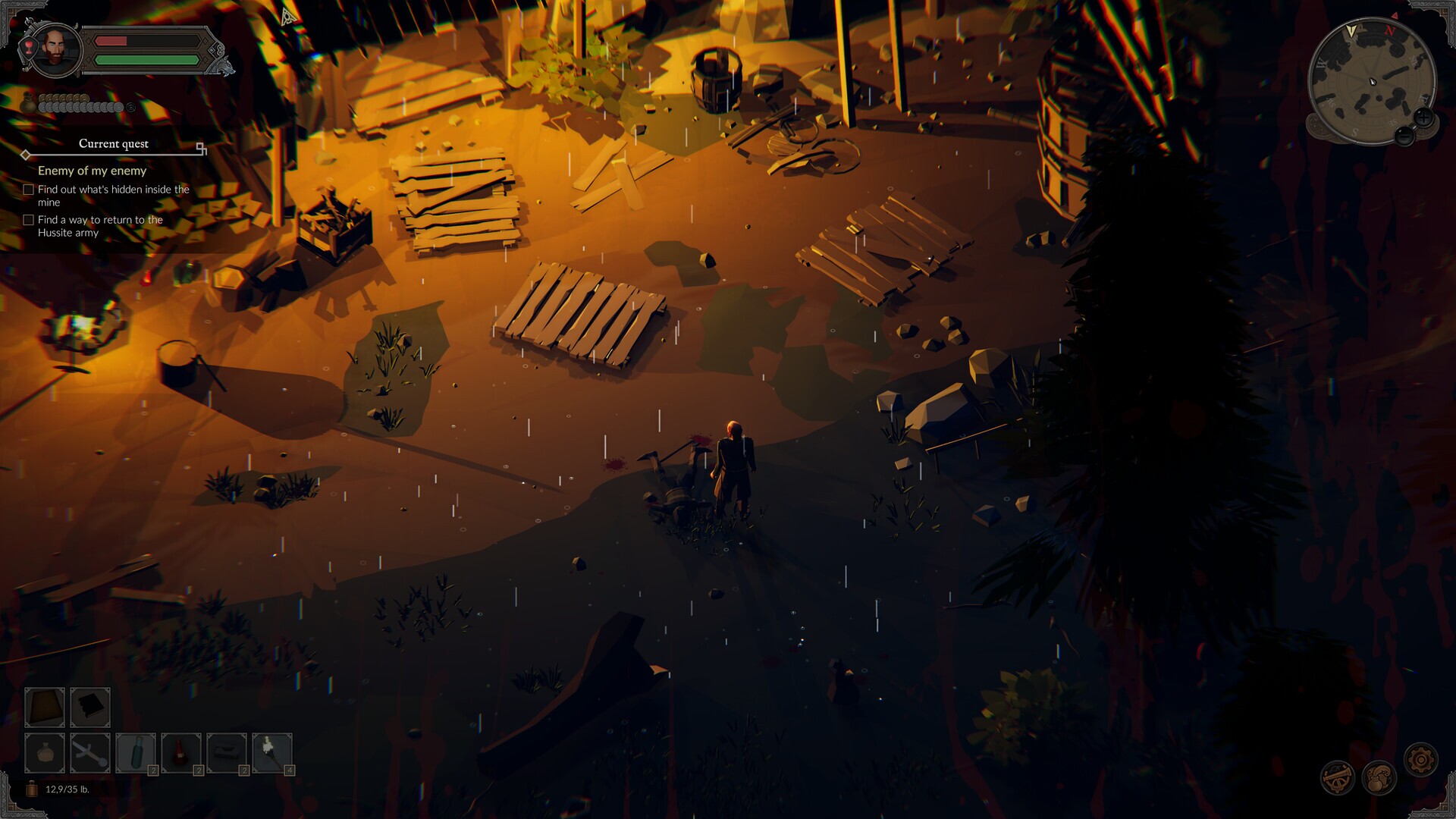The width and height of the screenshot is (1456, 819).
Task: Click the 'Current quest' header
Action: 113,143
